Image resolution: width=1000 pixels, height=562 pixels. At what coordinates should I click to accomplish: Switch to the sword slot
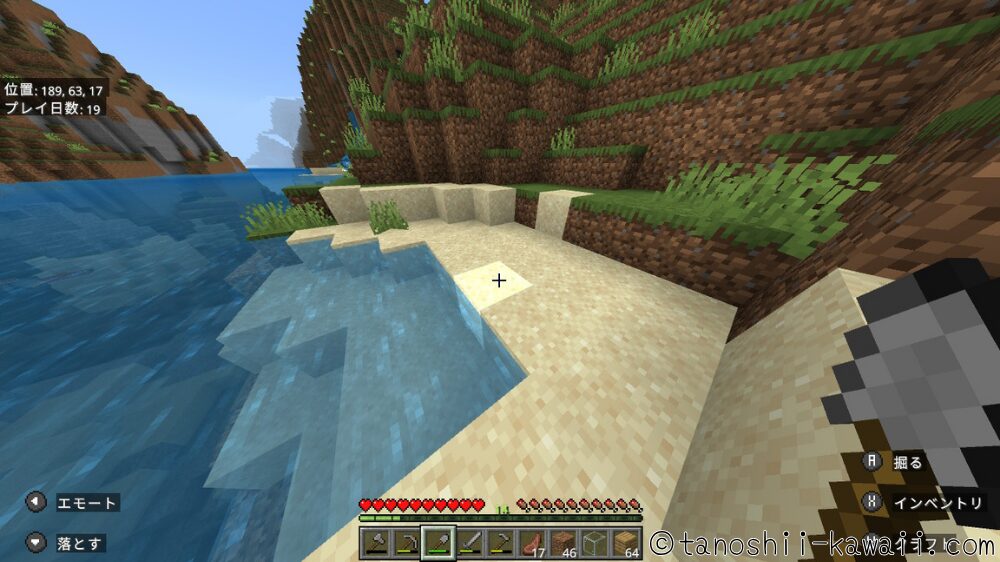click(x=470, y=543)
